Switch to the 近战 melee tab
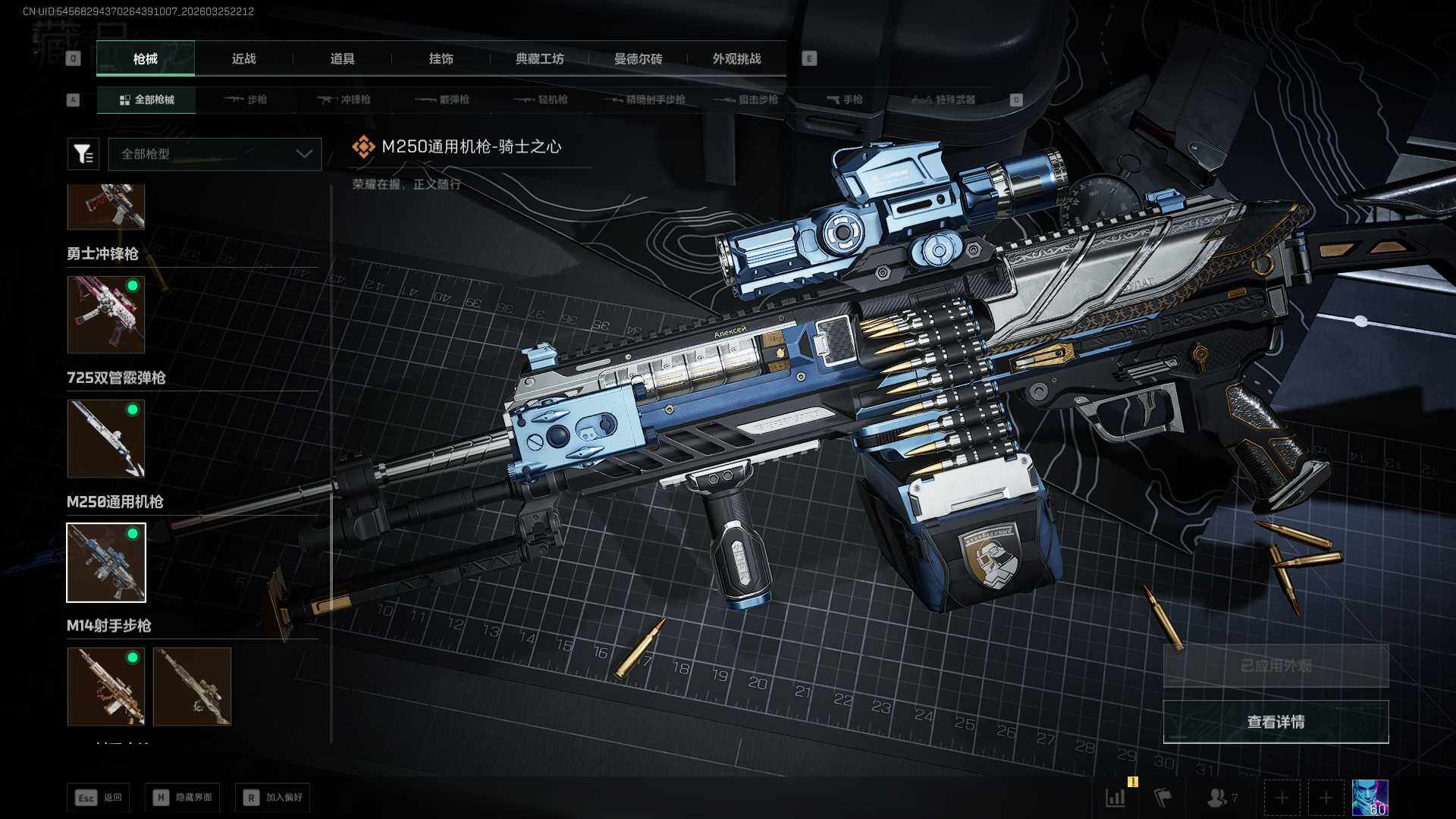The width and height of the screenshot is (1456, 819). (243, 58)
